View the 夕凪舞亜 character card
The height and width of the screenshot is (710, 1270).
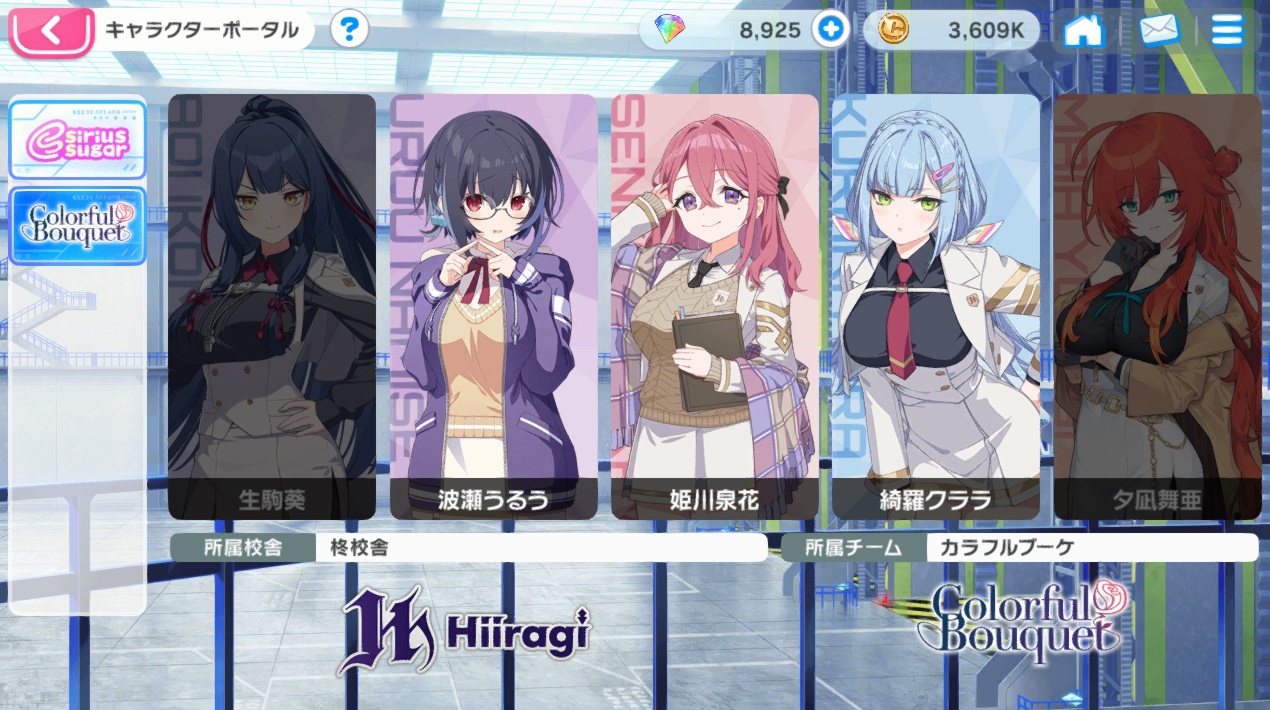[x=1157, y=305]
